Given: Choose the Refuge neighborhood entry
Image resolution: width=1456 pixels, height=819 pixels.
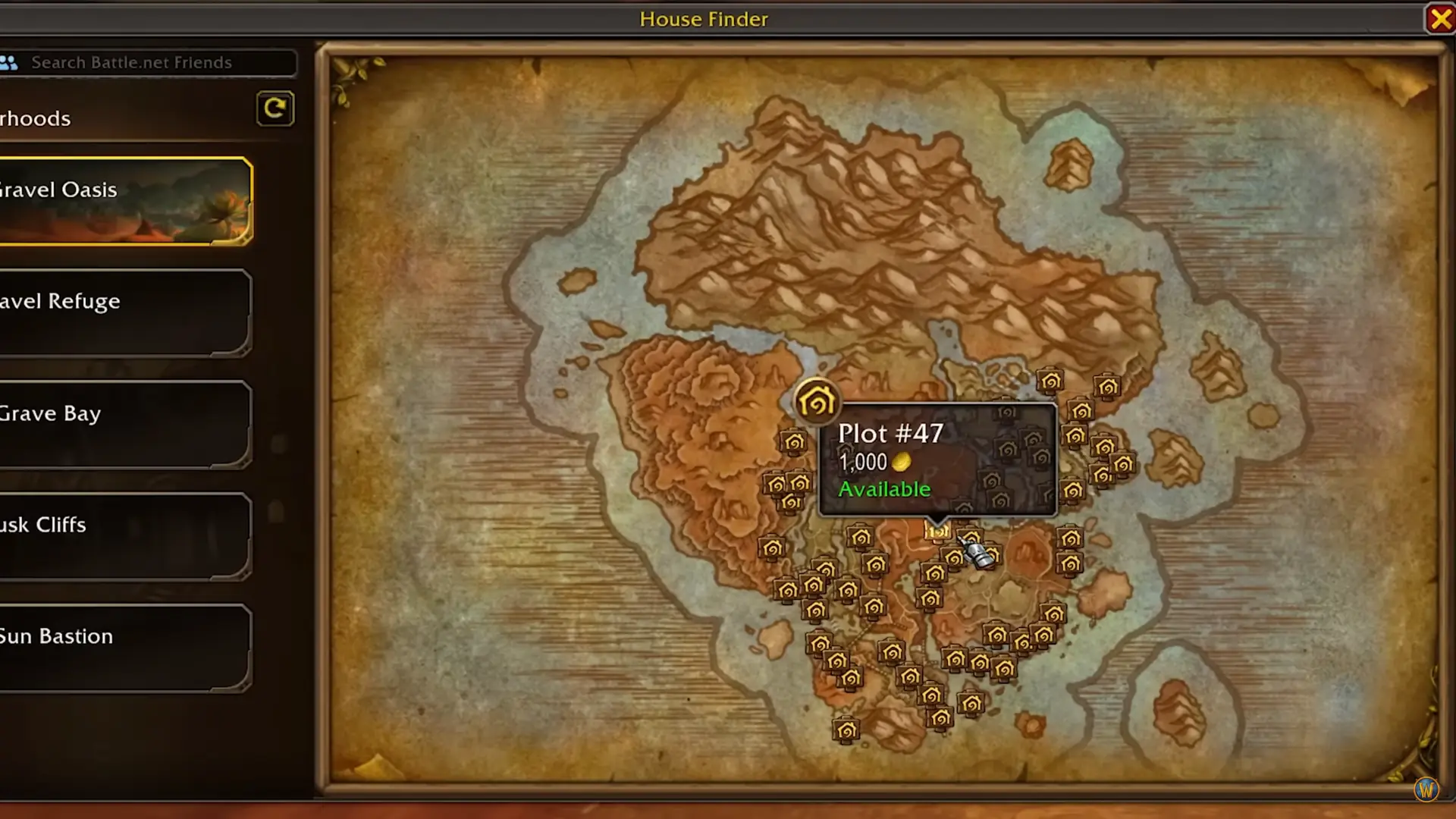Looking at the screenshot, I should tap(125, 312).
